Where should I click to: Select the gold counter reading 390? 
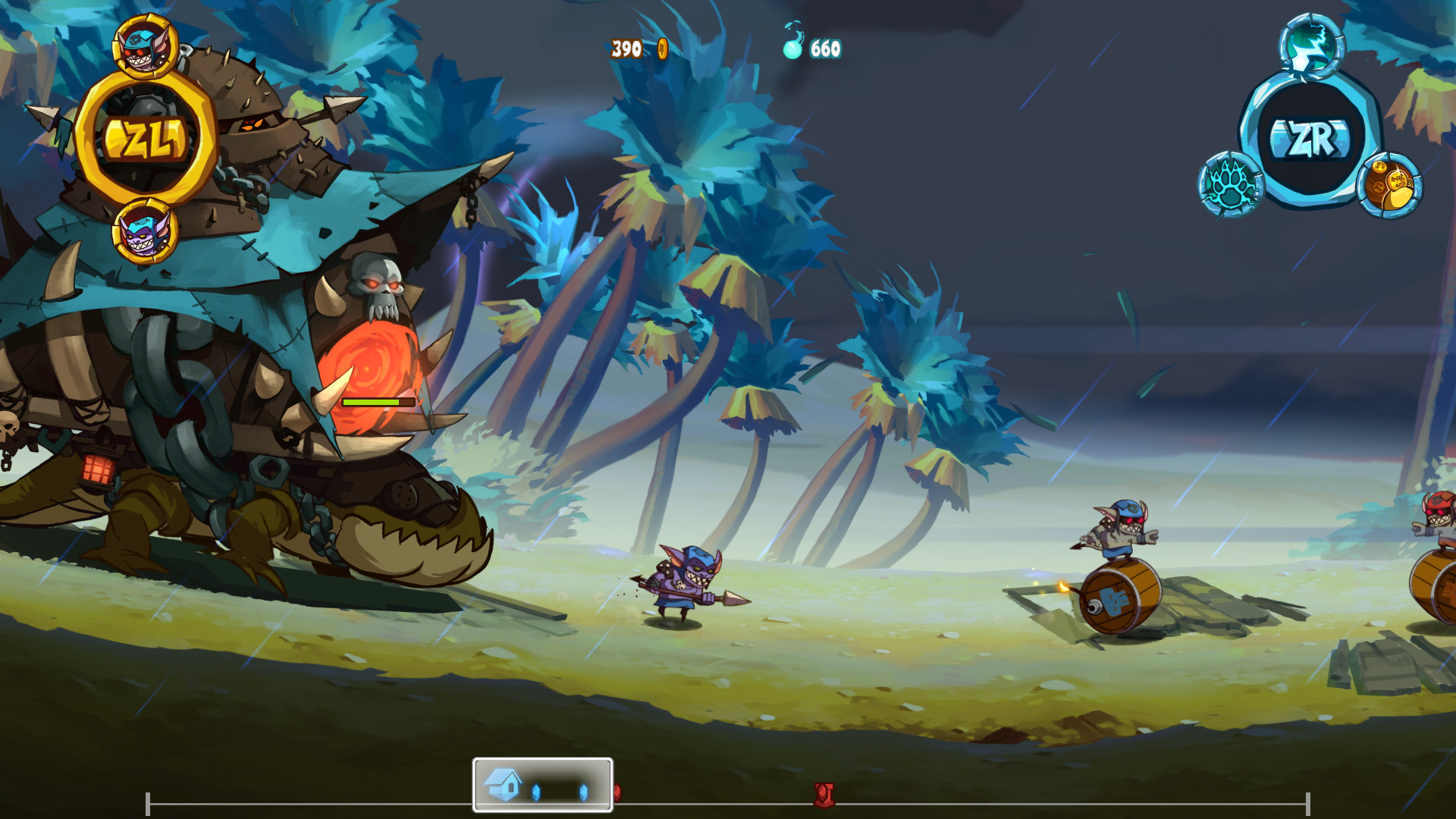click(x=626, y=47)
